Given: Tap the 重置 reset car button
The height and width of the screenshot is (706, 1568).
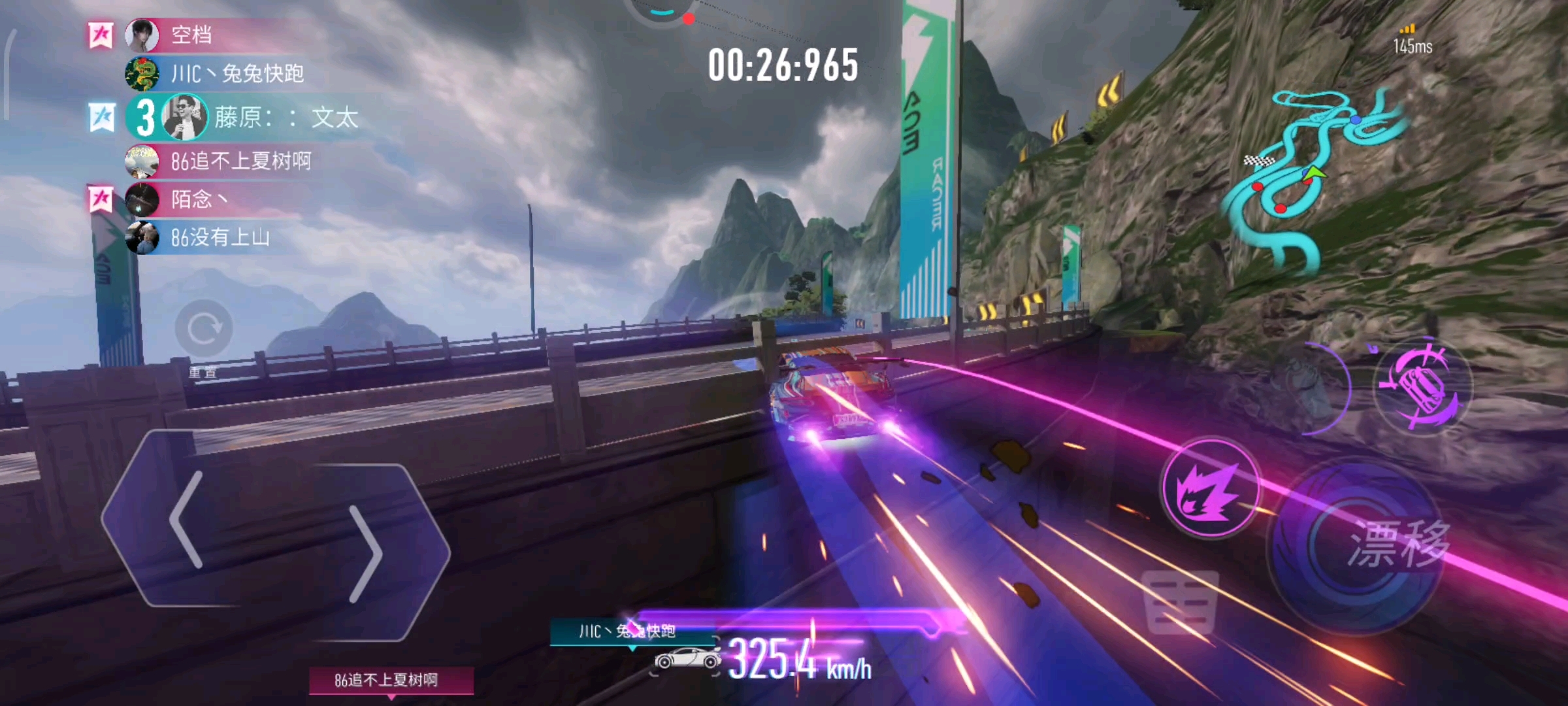Looking at the screenshot, I should click(203, 329).
